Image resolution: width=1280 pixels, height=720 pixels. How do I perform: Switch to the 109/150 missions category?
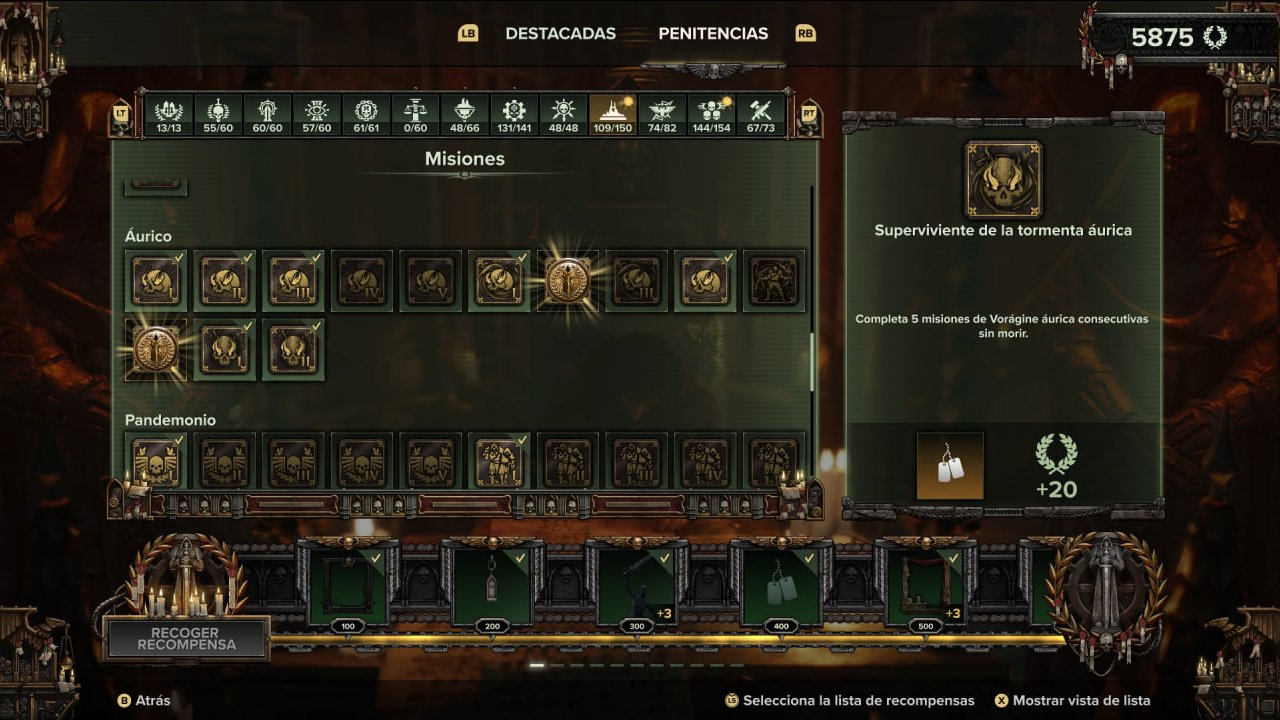[612, 116]
